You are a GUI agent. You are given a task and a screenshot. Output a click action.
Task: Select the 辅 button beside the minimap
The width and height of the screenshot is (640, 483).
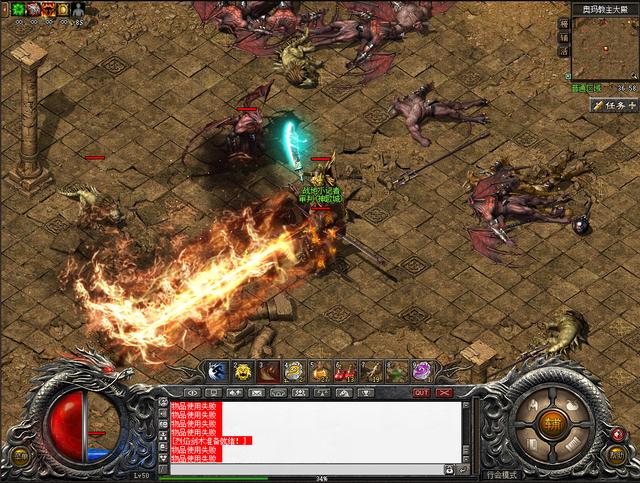564,37
